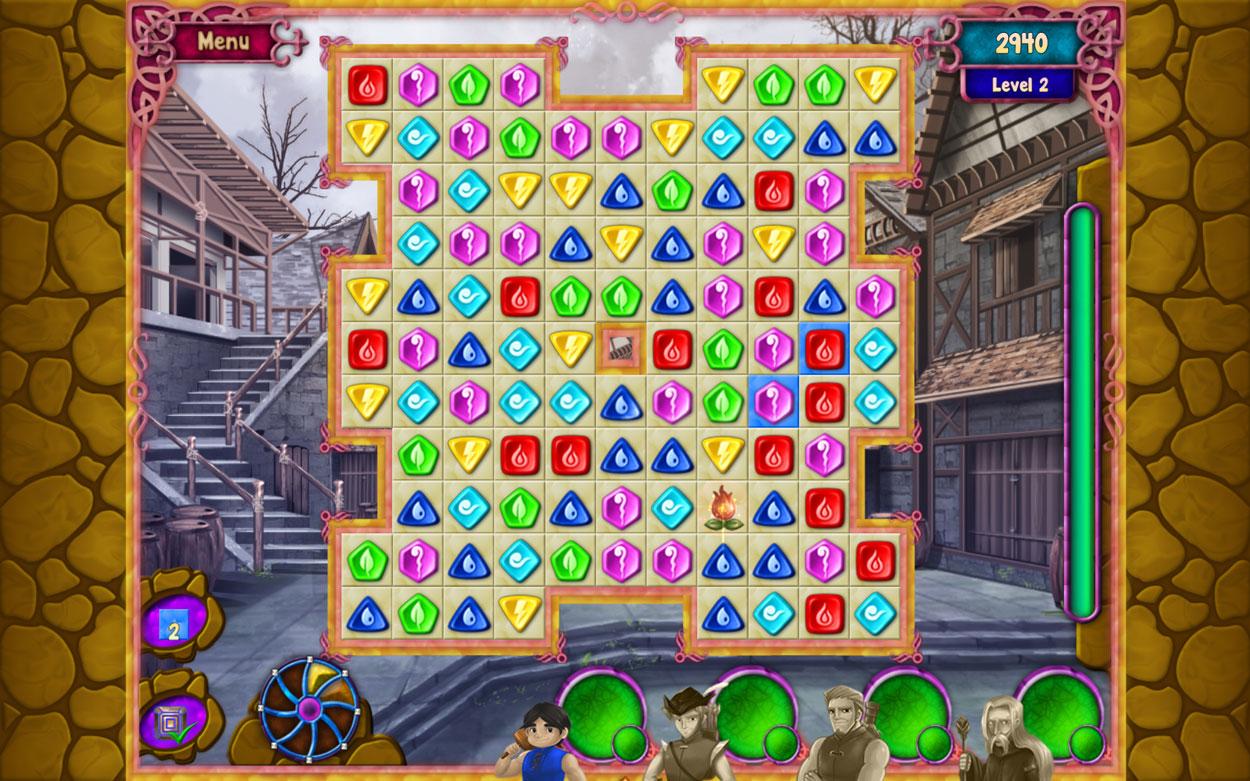Pick the flaming flower tile

coord(722,507)
